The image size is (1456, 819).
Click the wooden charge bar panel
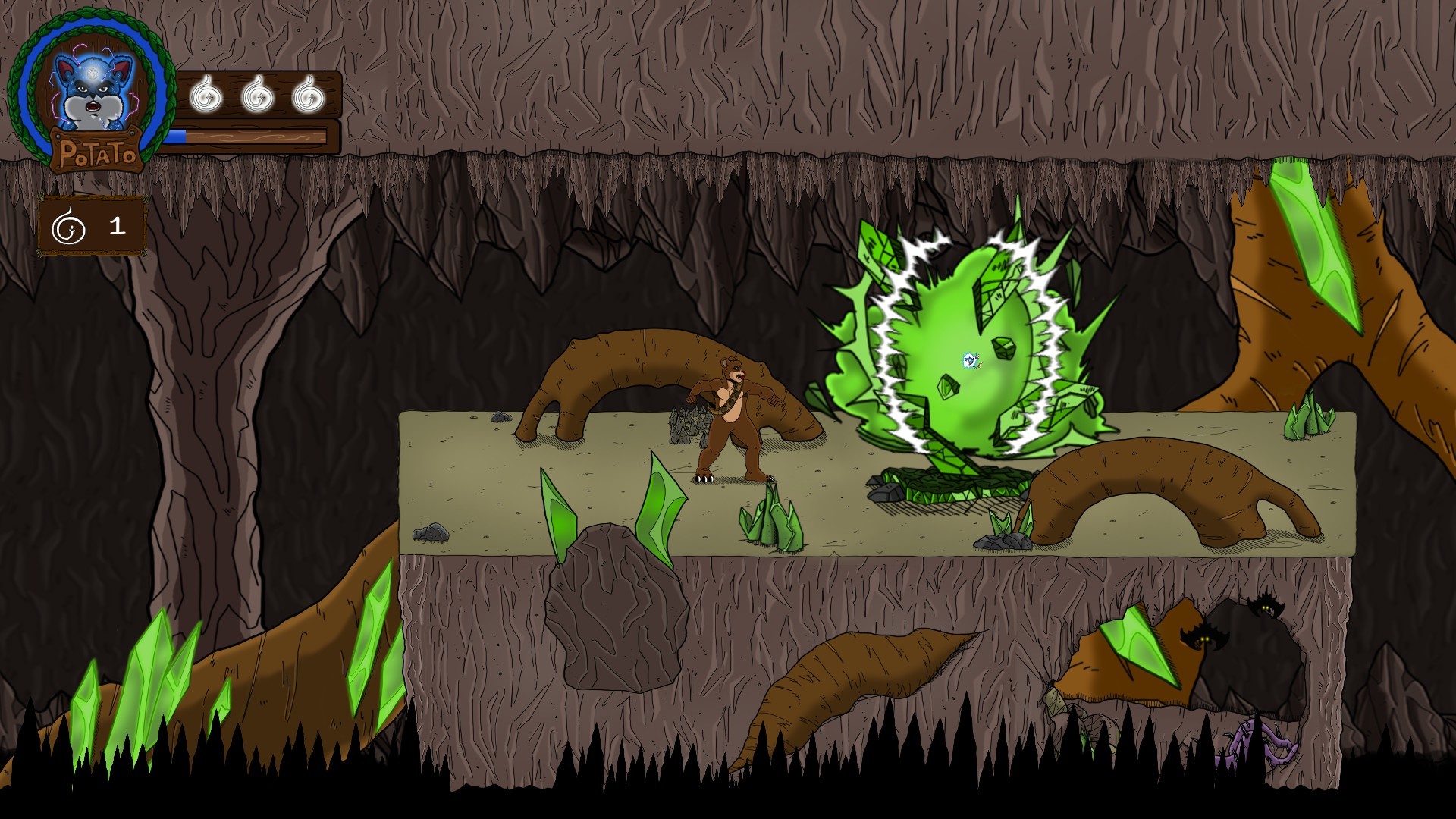coord(258,95)
